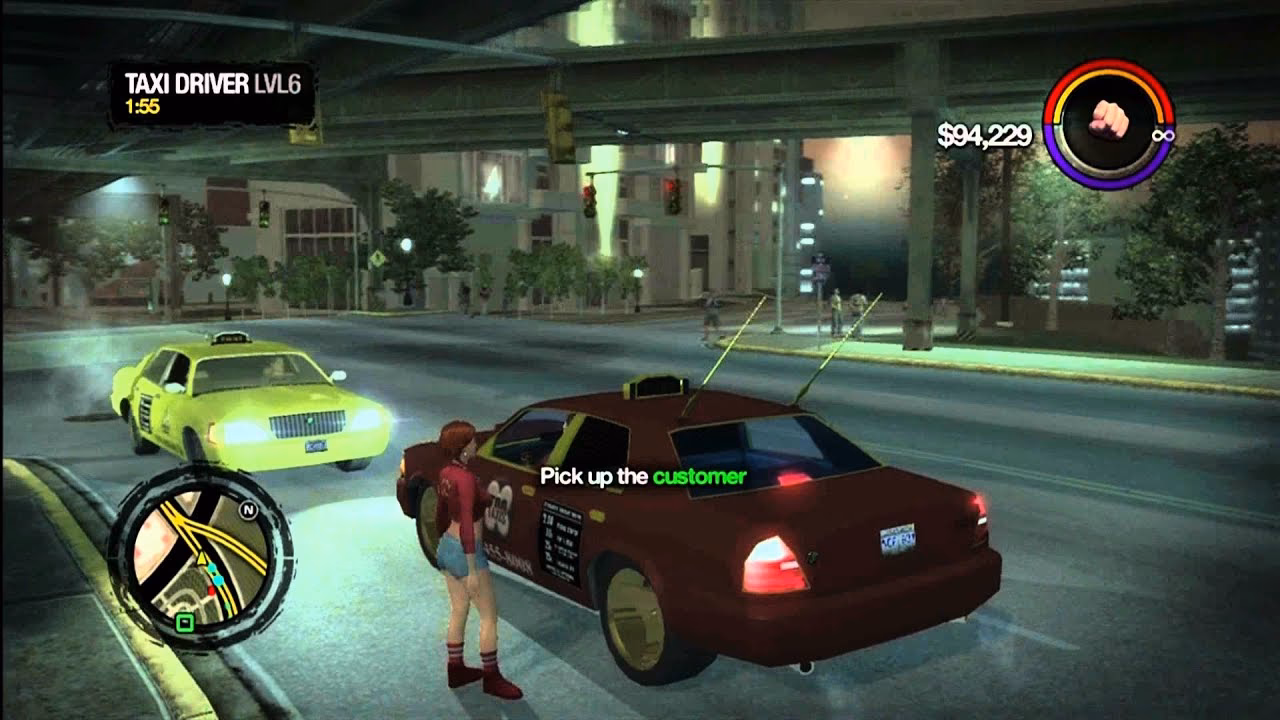The image size is (1280, 720).
Task: Select the fist melee weapon icon
Action: click(1108, 118)
